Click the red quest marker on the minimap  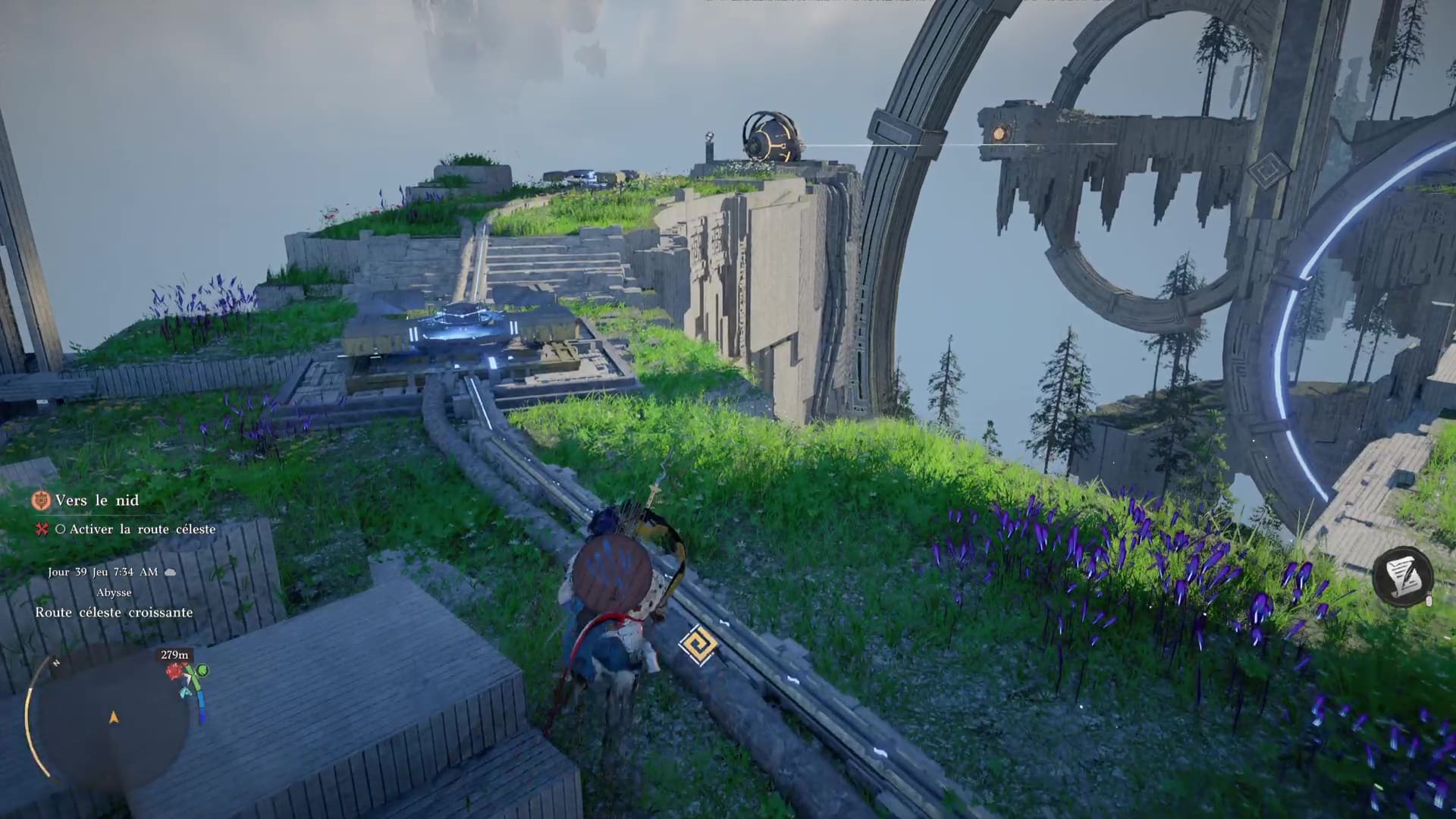177,672
